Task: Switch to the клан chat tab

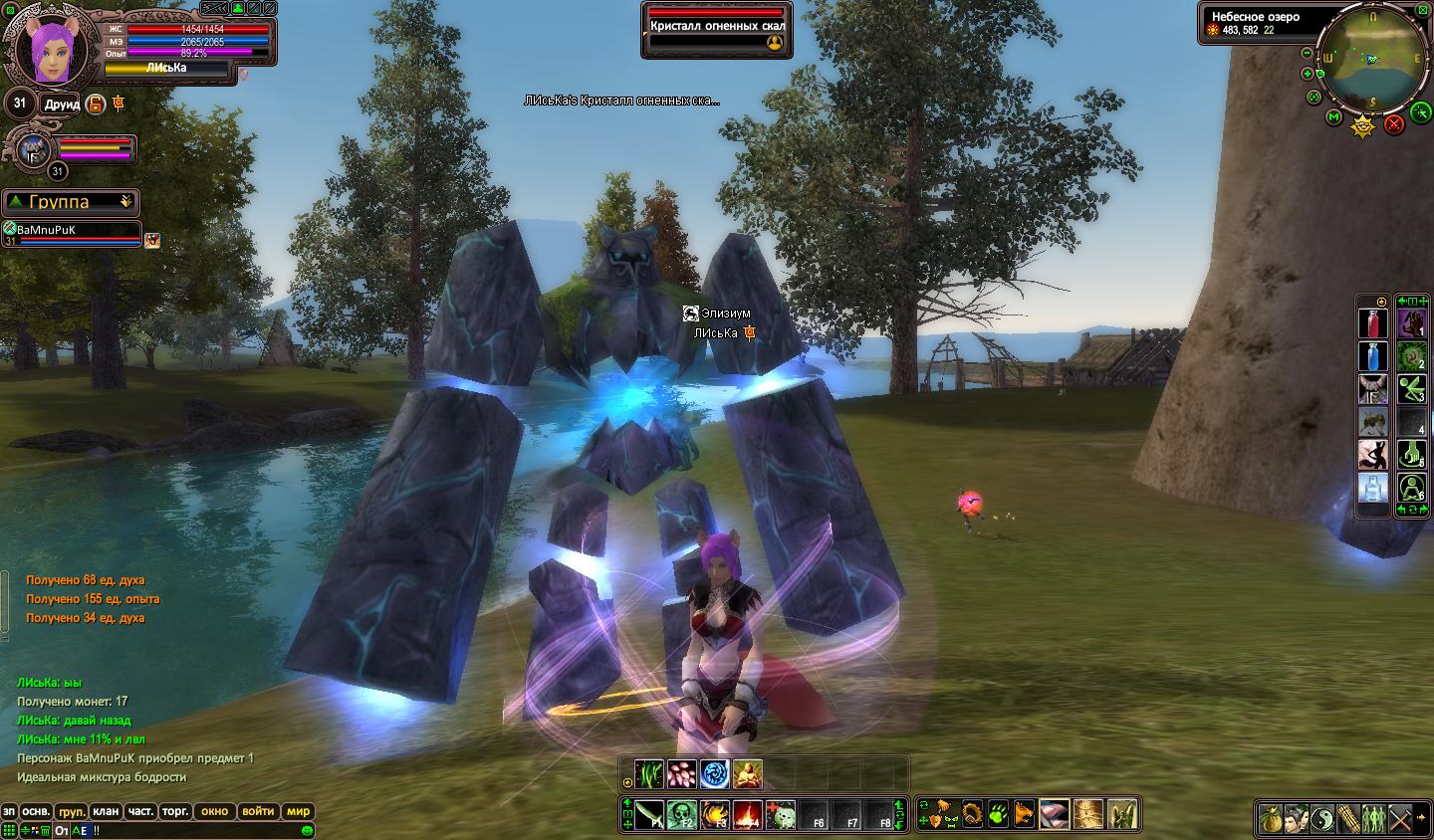Action: click(x=106, y=811)
